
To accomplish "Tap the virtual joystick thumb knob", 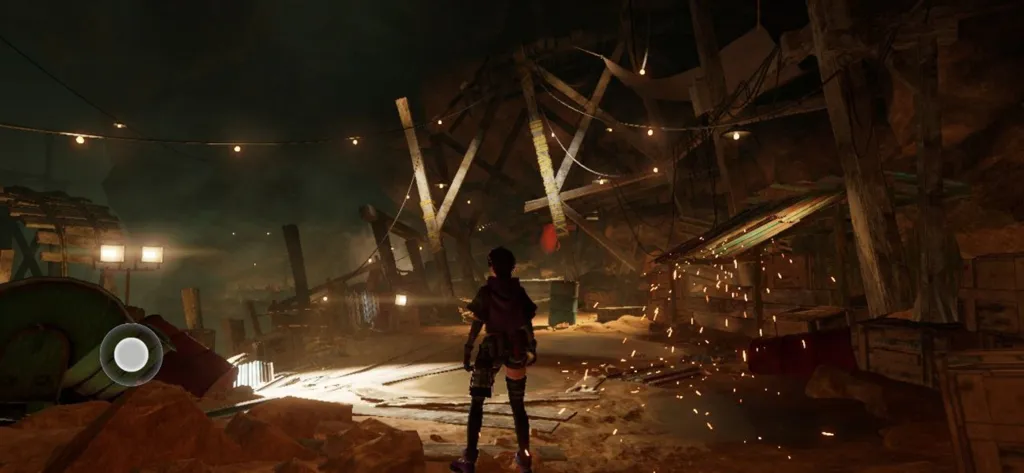I will [131, 354].
